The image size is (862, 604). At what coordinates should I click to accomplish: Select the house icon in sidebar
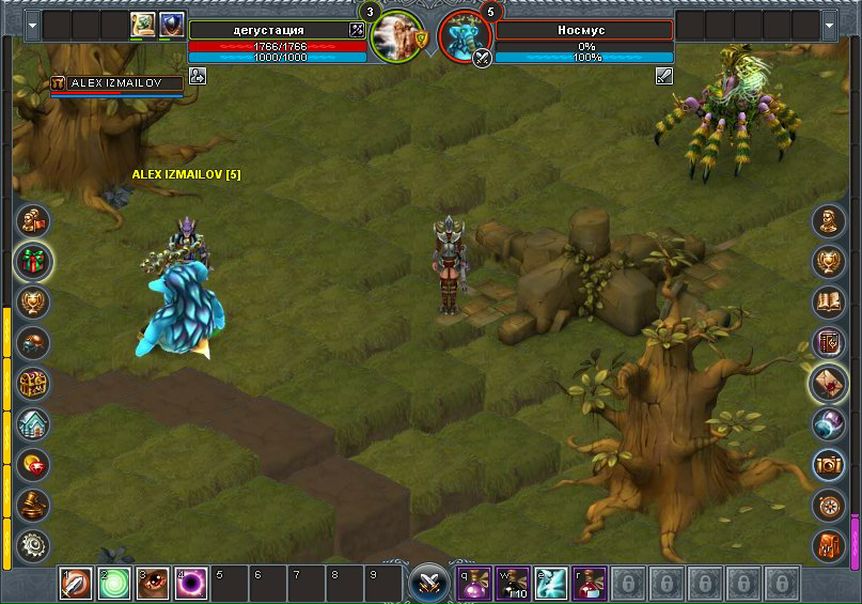coord(34,423)
